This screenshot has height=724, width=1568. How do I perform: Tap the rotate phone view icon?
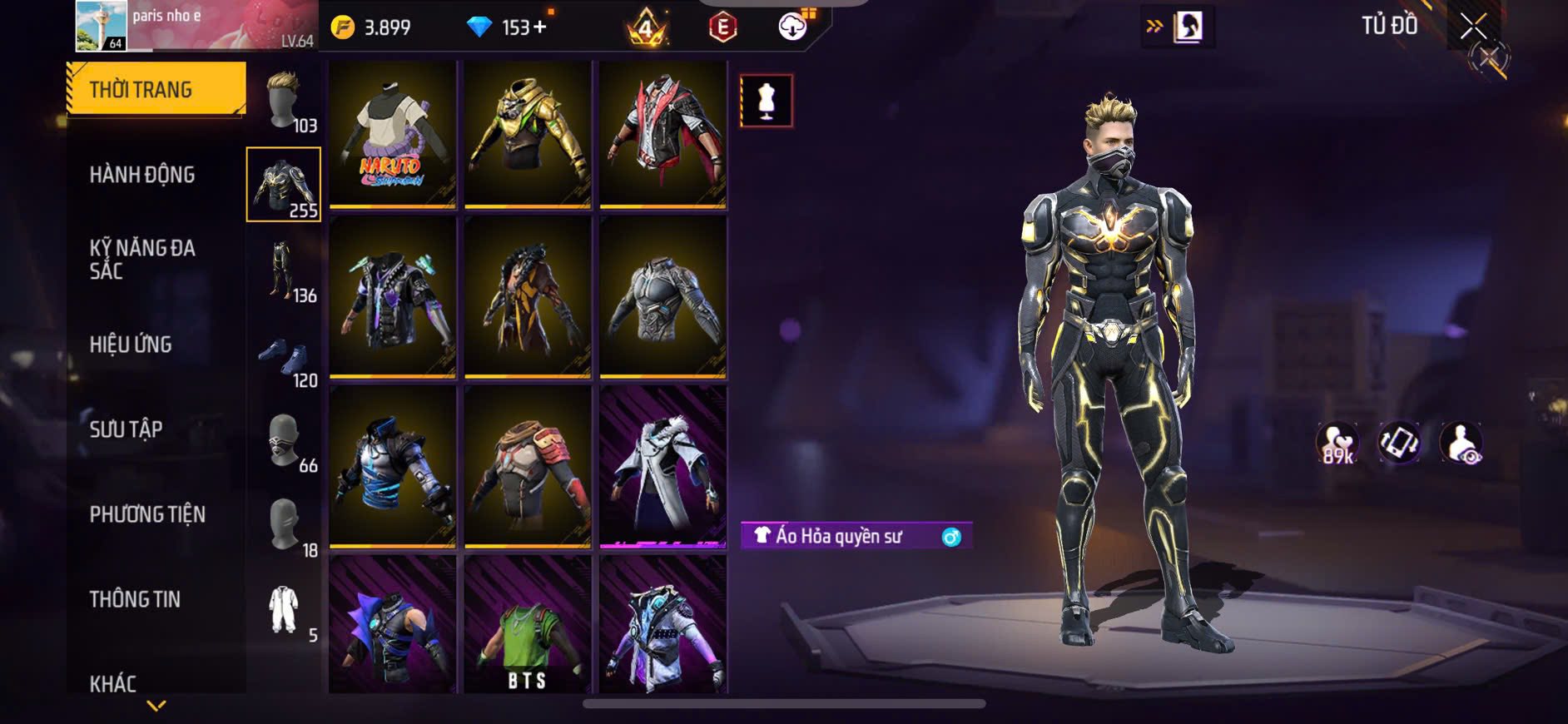[1399, 442]
